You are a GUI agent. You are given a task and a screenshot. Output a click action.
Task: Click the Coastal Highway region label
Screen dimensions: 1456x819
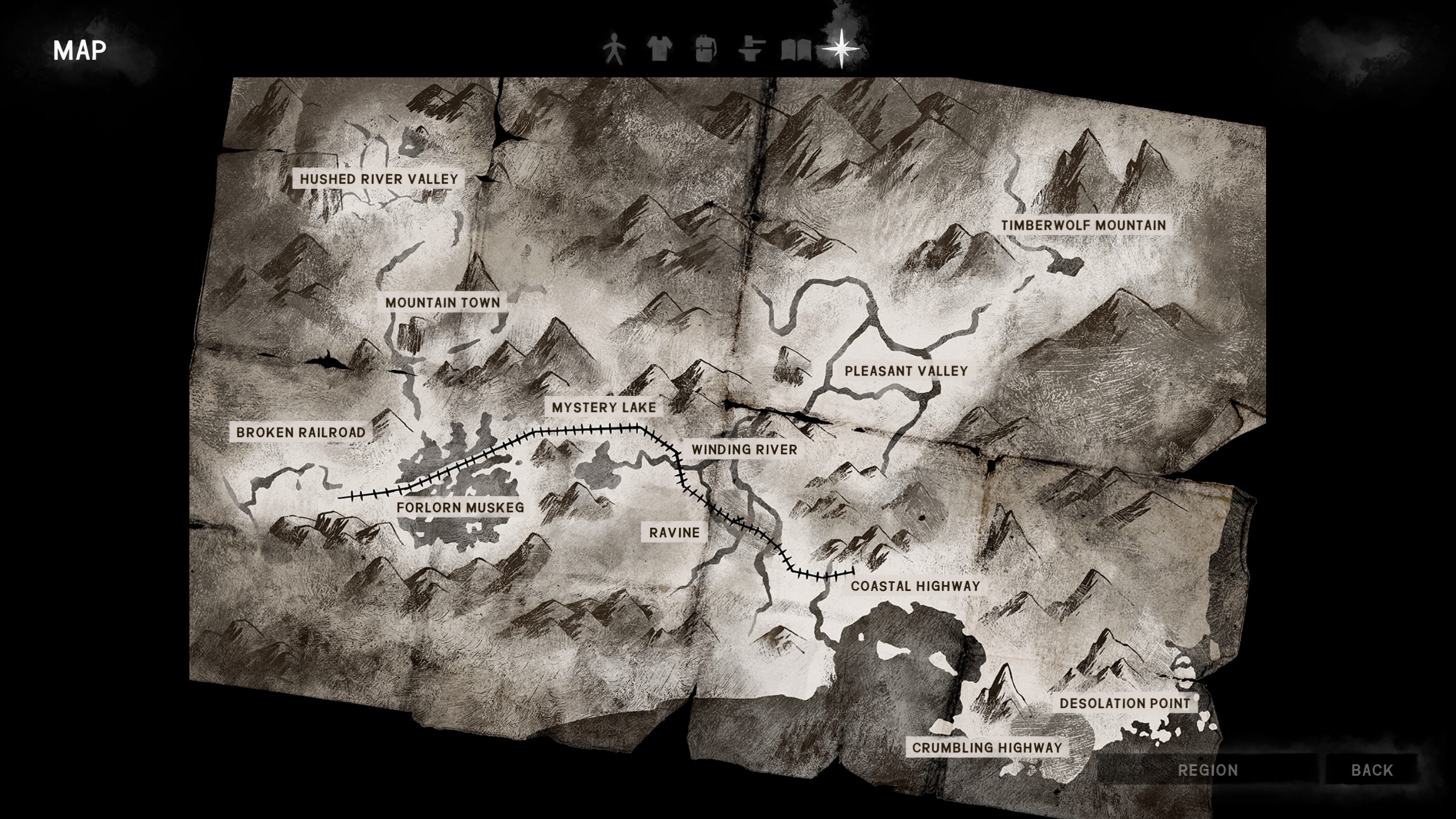pos(915,586)
